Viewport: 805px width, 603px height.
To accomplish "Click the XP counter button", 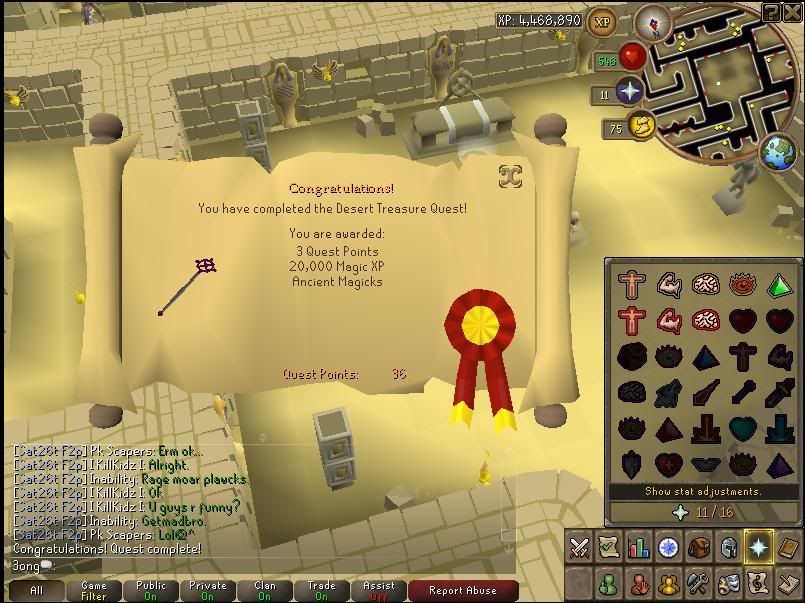I will 602,21.
